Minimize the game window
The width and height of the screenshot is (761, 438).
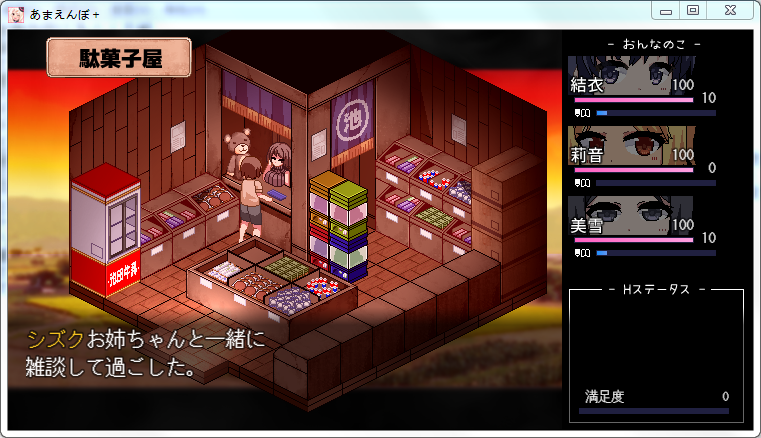pyautogui.click(x=666, y=10)
